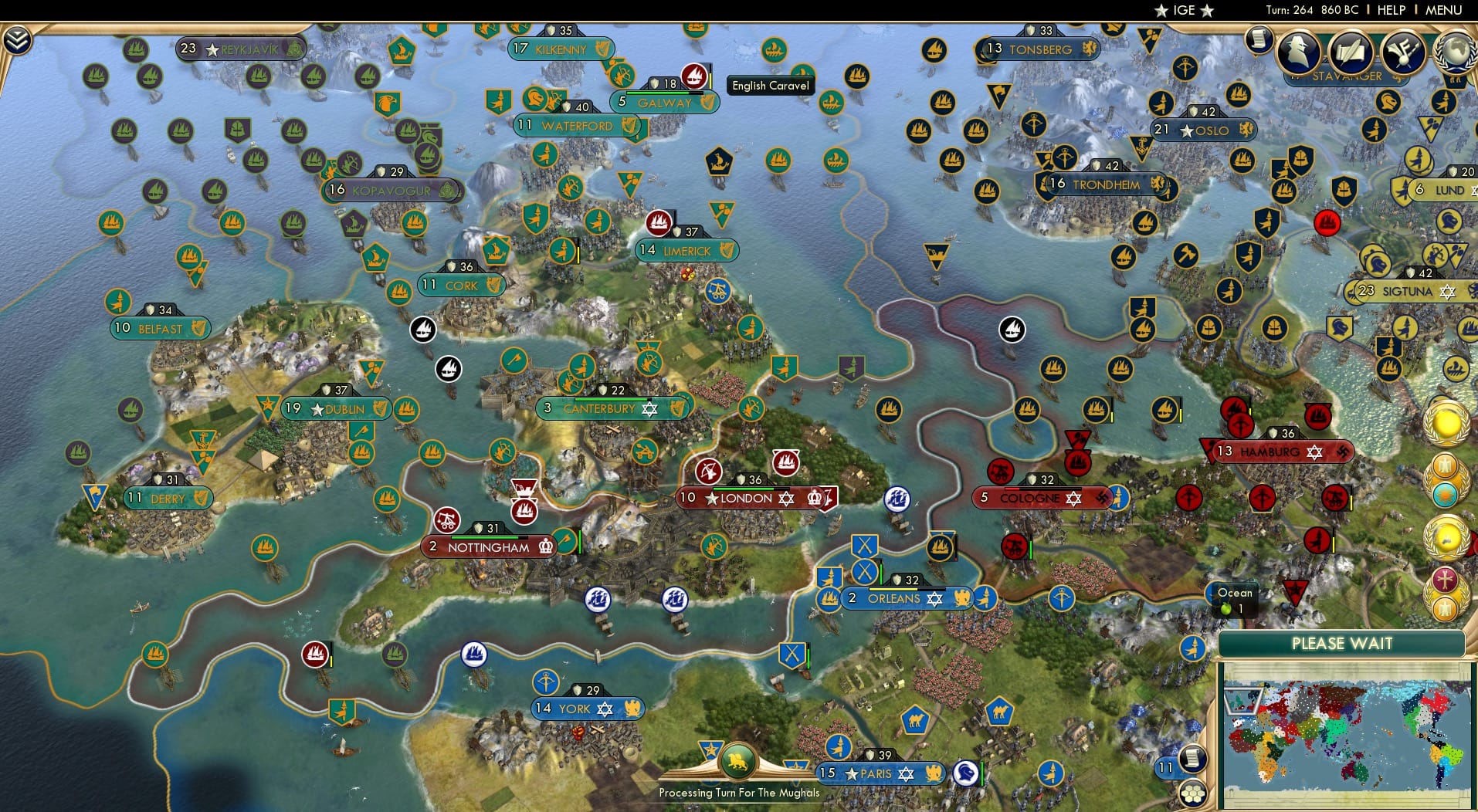Screen dimensions: 1478x812
Task: Open the Espionage overview spy icon
Action: [x=1297, y=52]
